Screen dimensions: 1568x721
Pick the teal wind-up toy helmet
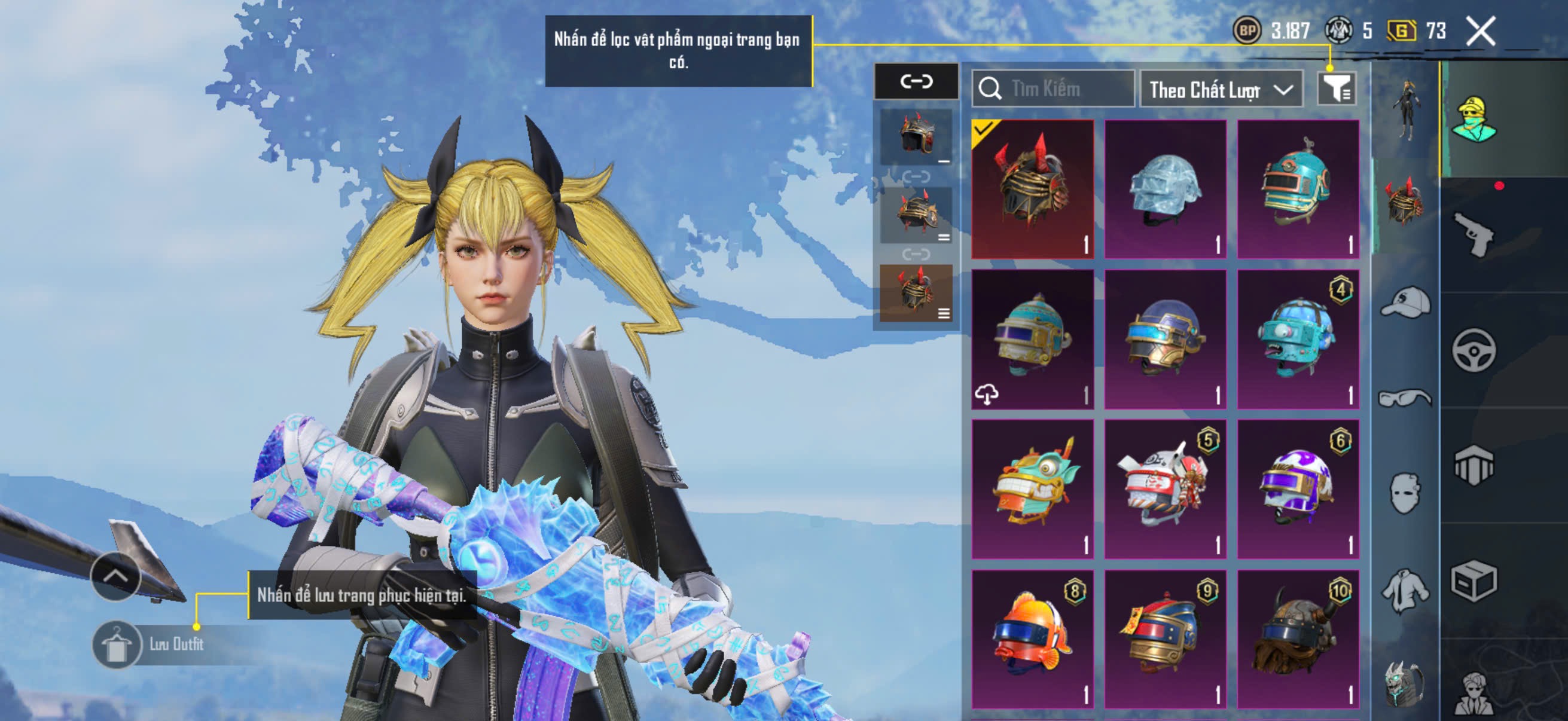(x=1298, y=190)
